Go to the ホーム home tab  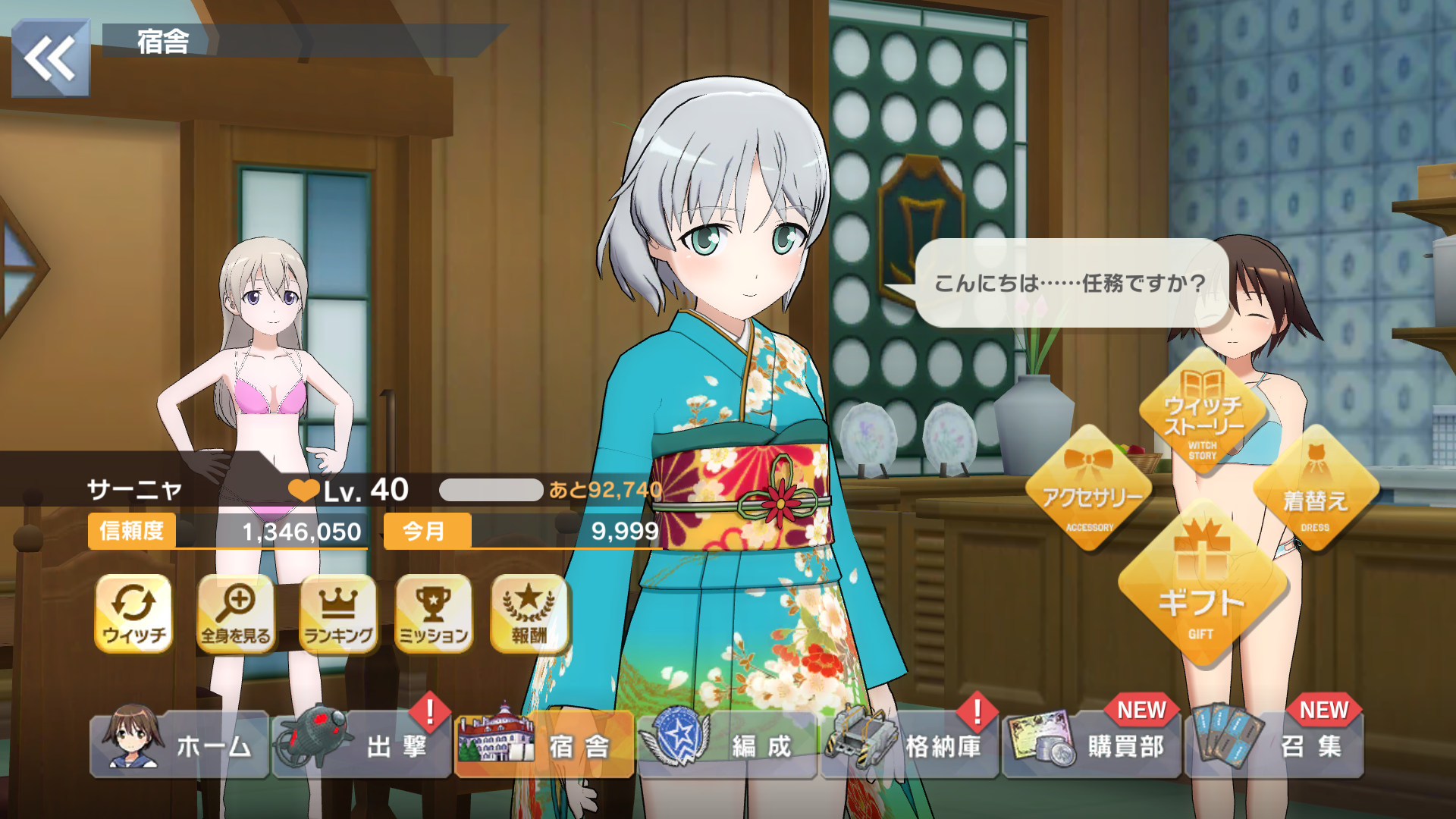tap(180, 745)
